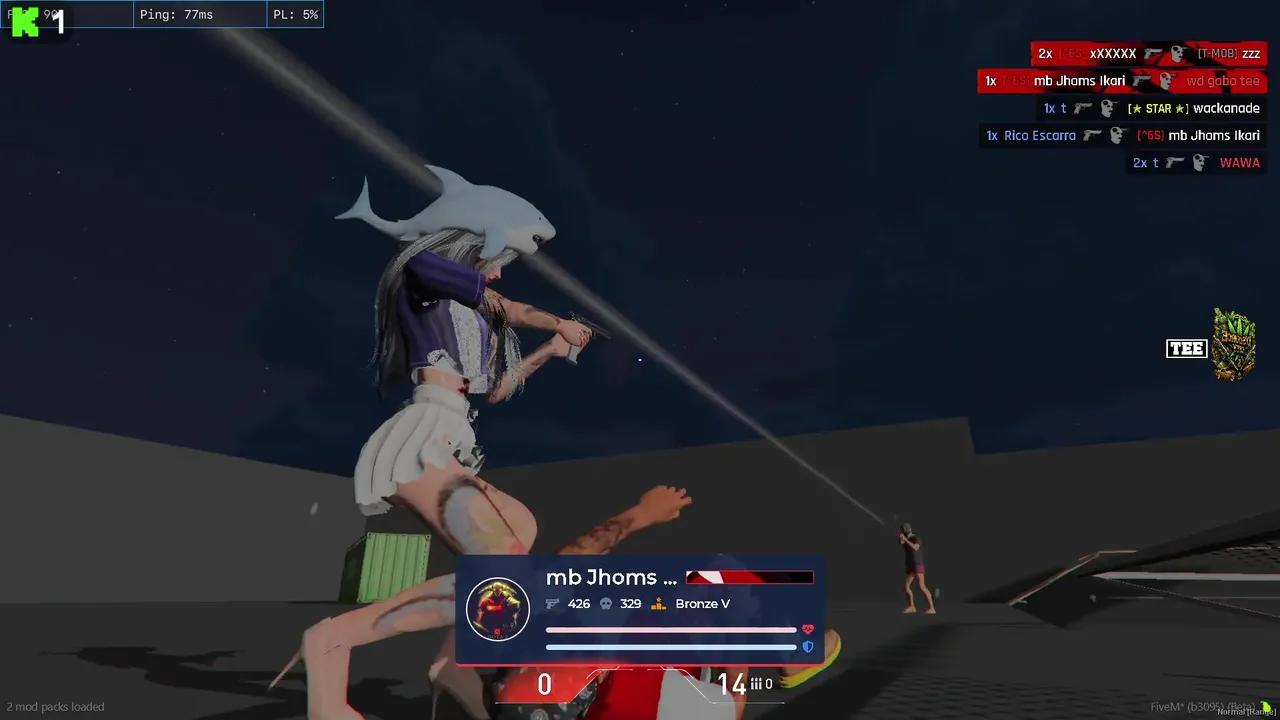The height and width of the screenshot is (720, 1280).
Task: Expand the PL: 5% packet loss panel
Action: 296,14
